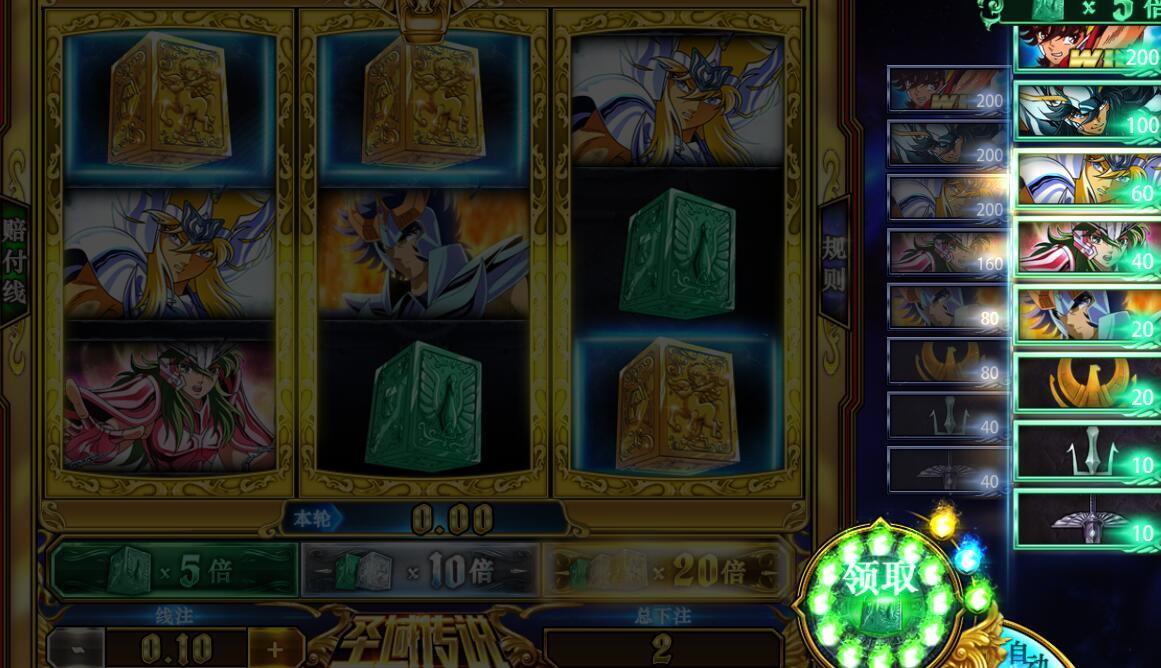
Task: Open the 赔付线 paylines side tab
Action: pos(14,261)
